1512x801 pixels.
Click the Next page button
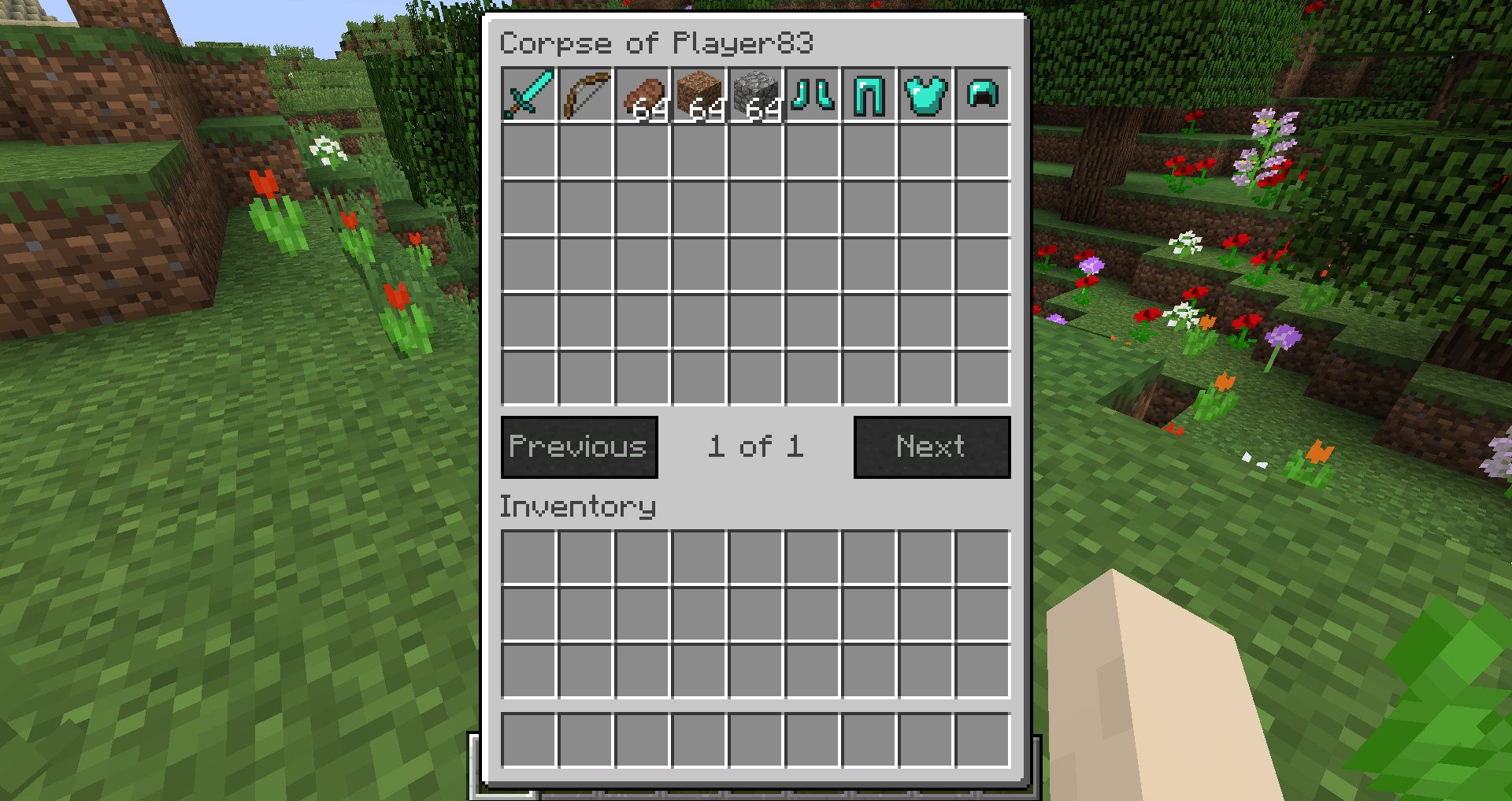[932, 447]
